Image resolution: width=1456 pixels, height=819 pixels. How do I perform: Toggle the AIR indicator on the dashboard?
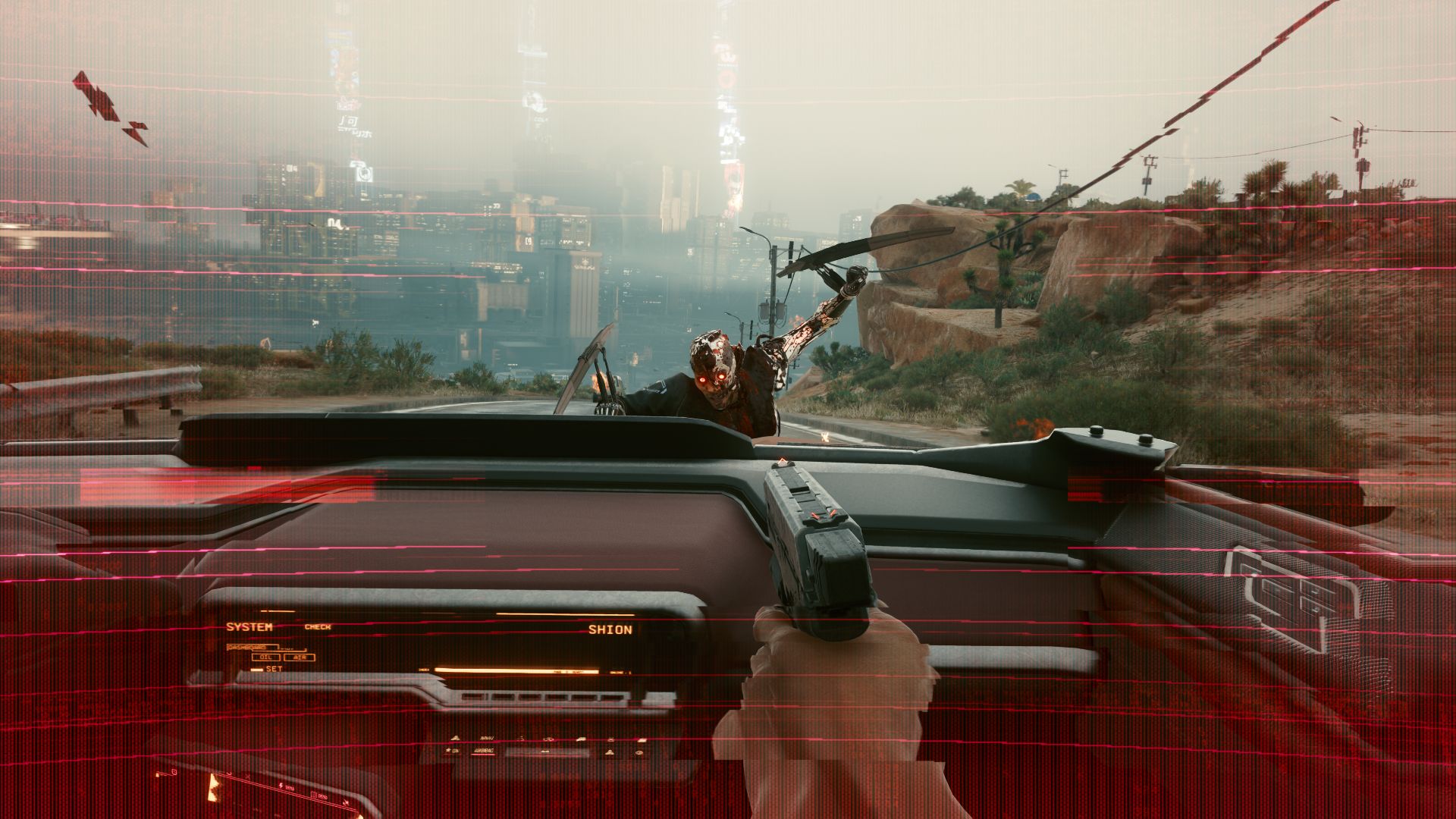pyautogui.click(x=300, y=657)
